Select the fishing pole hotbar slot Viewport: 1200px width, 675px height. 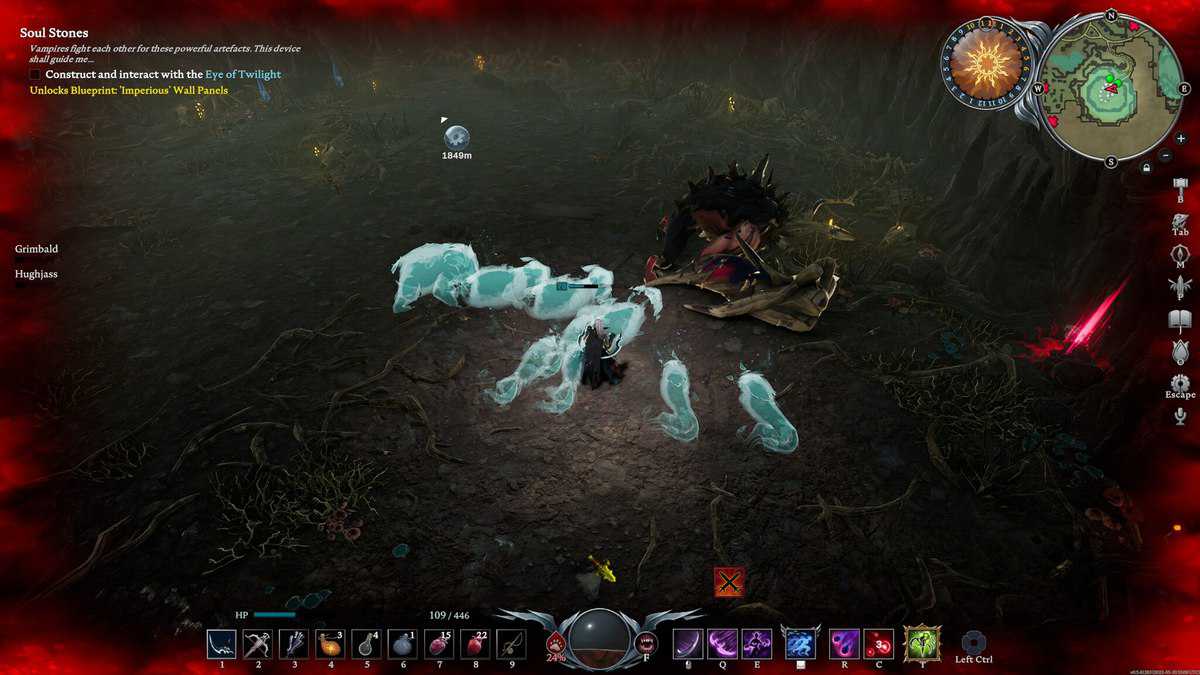[511, 643]
